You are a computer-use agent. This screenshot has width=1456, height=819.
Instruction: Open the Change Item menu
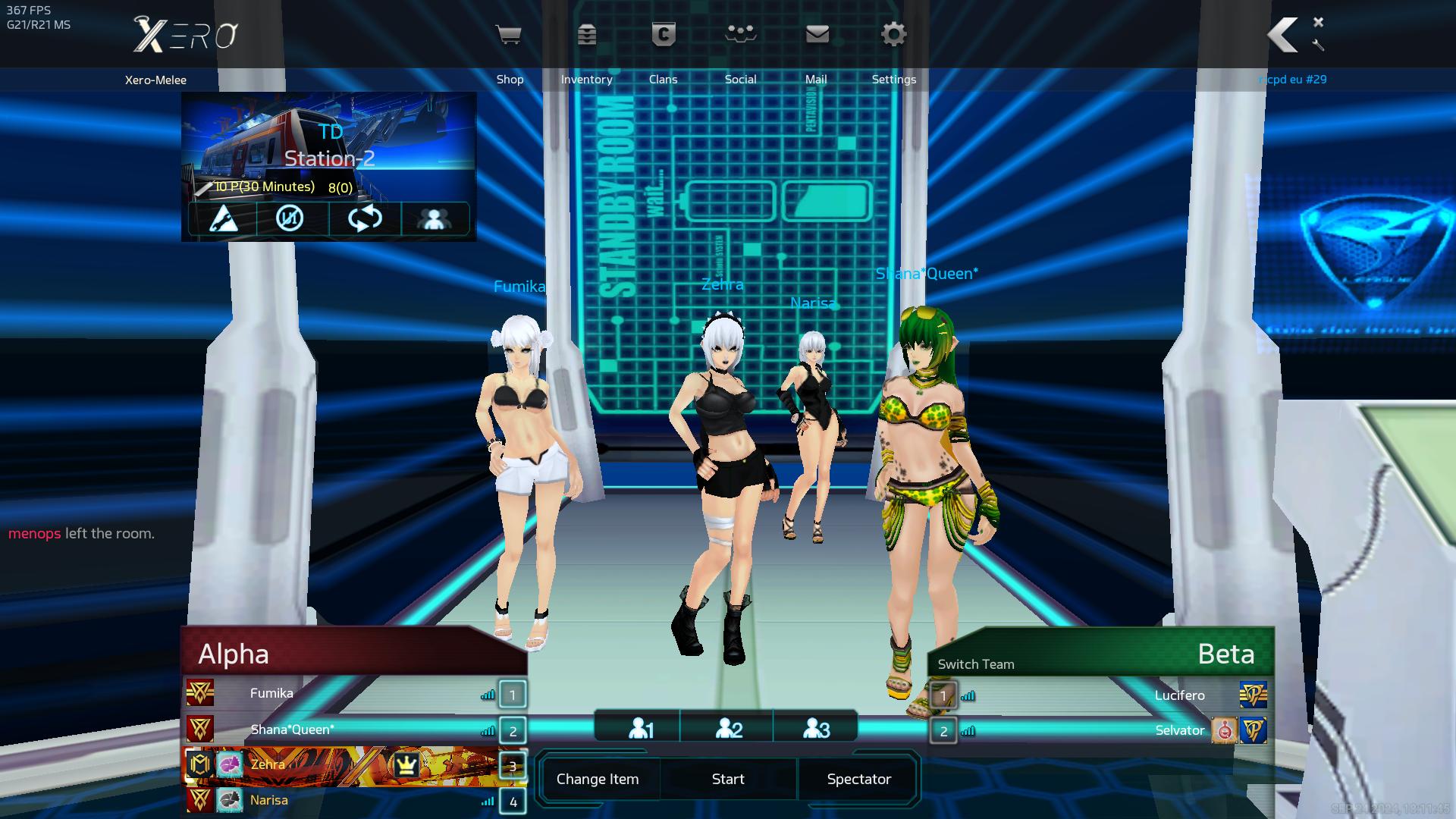point(598,779)
